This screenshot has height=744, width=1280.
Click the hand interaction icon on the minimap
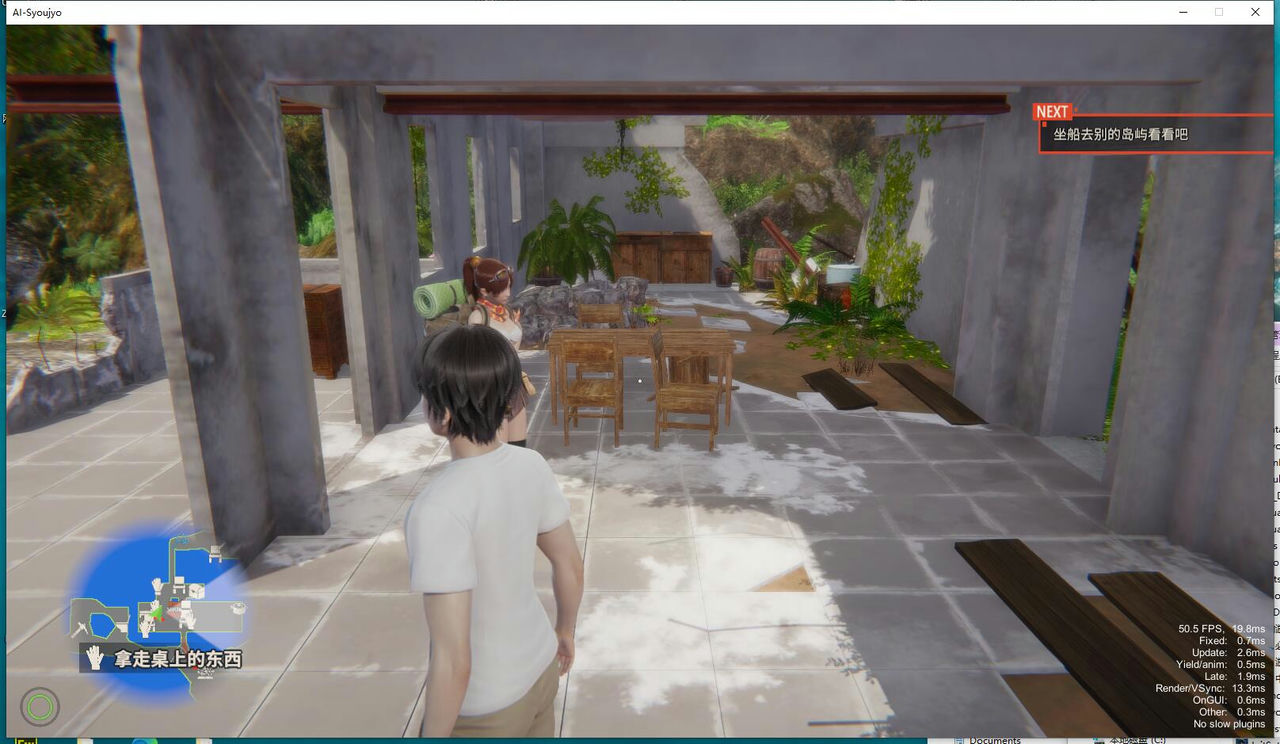tap(154, 585)
